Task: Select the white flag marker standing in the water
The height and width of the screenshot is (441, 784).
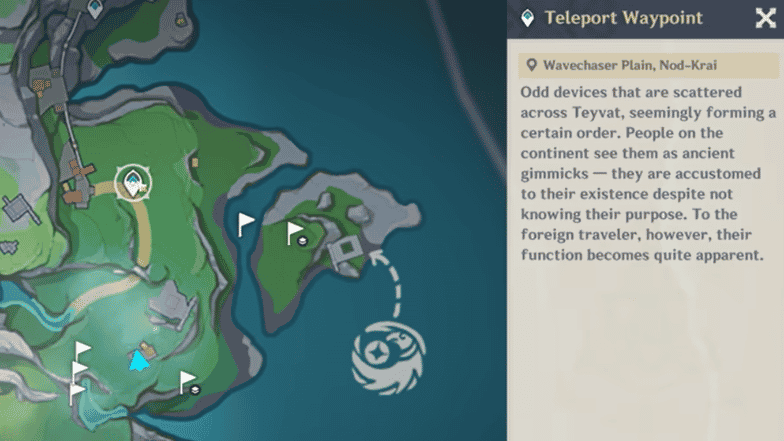Action: pos(246,224)
